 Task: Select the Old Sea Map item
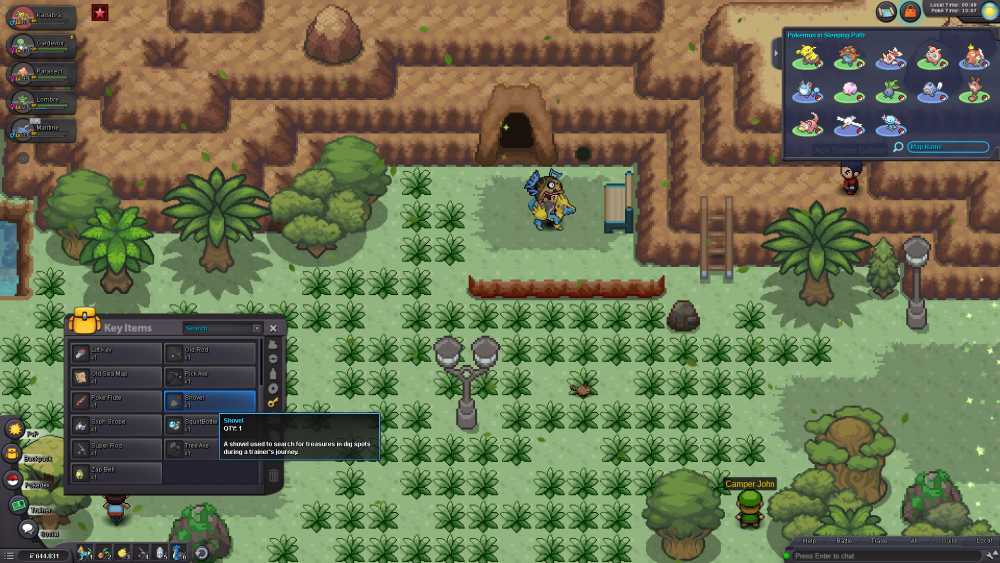(x=116, y=377)
